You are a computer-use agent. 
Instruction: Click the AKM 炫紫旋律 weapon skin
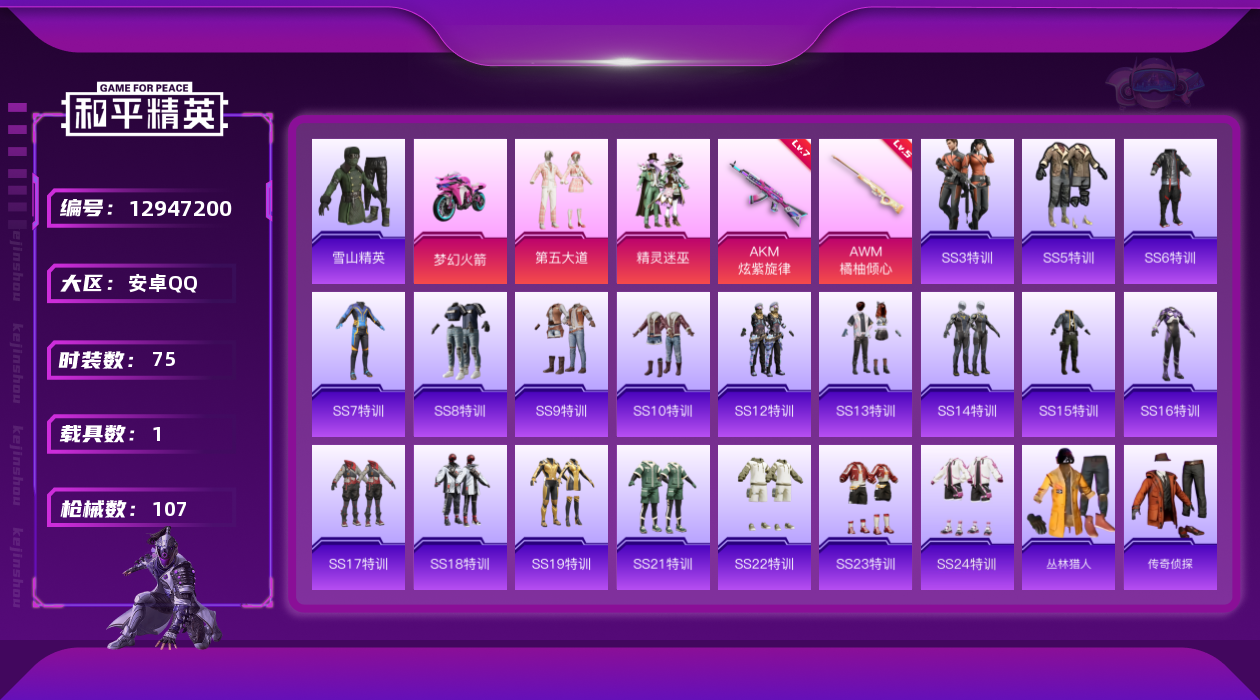pyautogui.click(x=764, y=211)
